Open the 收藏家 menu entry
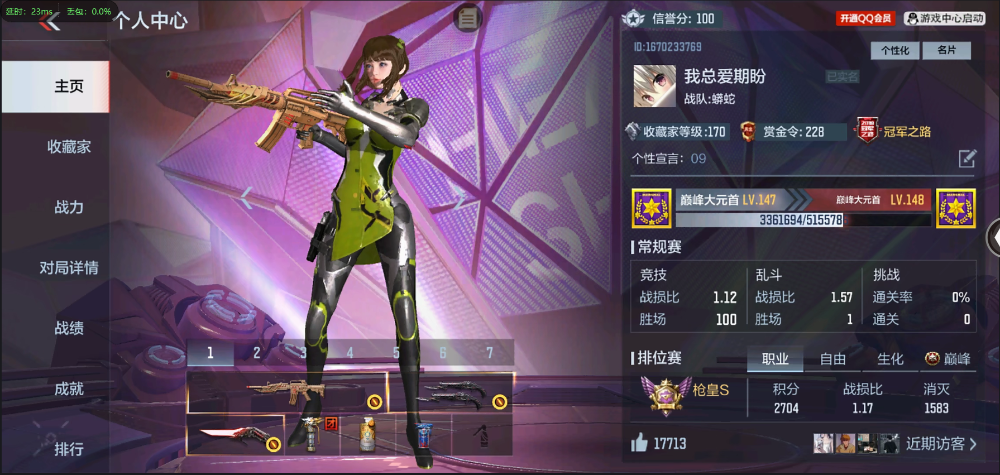Image resolution: width=1000 pixels, height=475 pixels. click(69, 146)
